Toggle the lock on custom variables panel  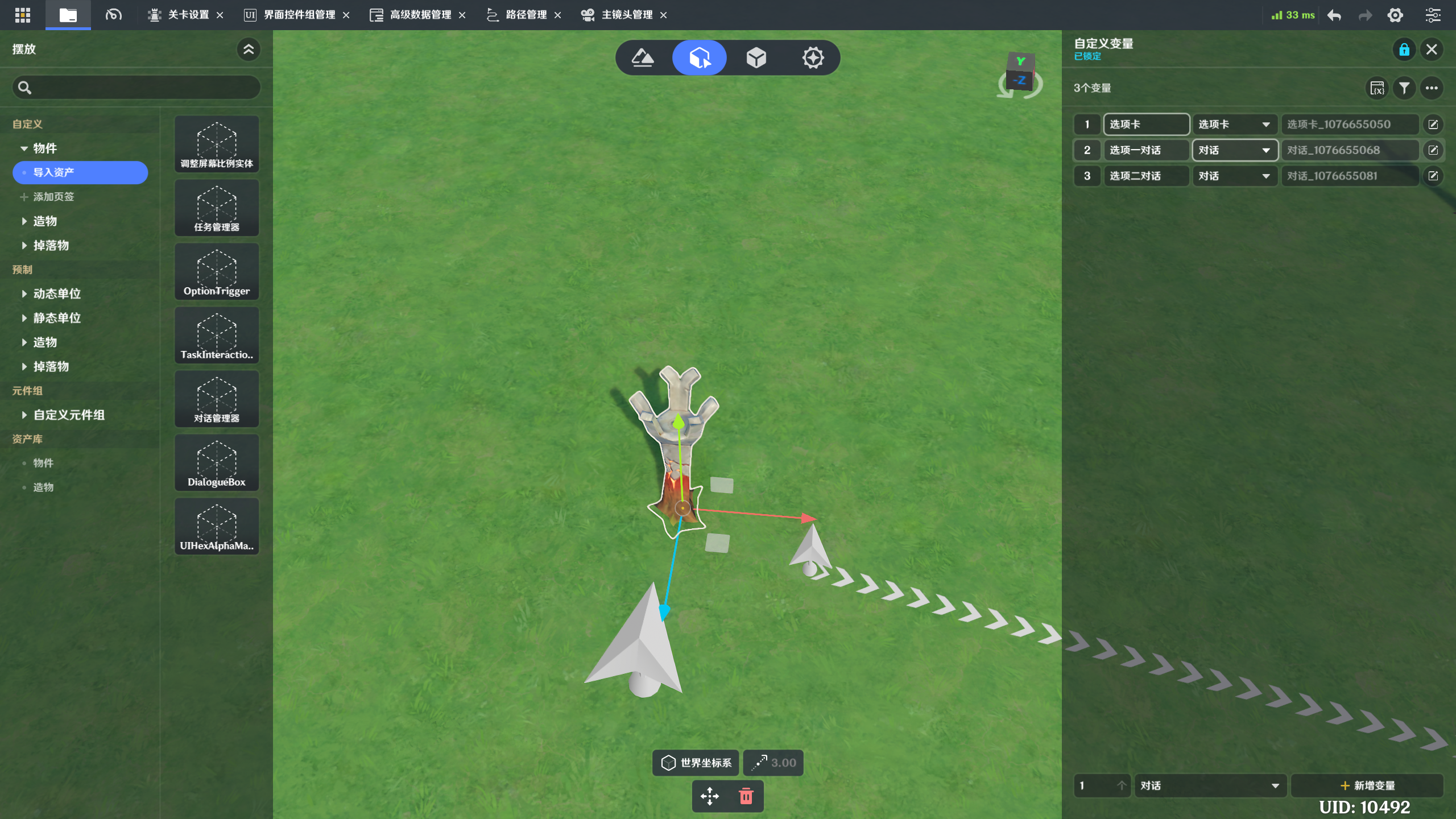1404,49
